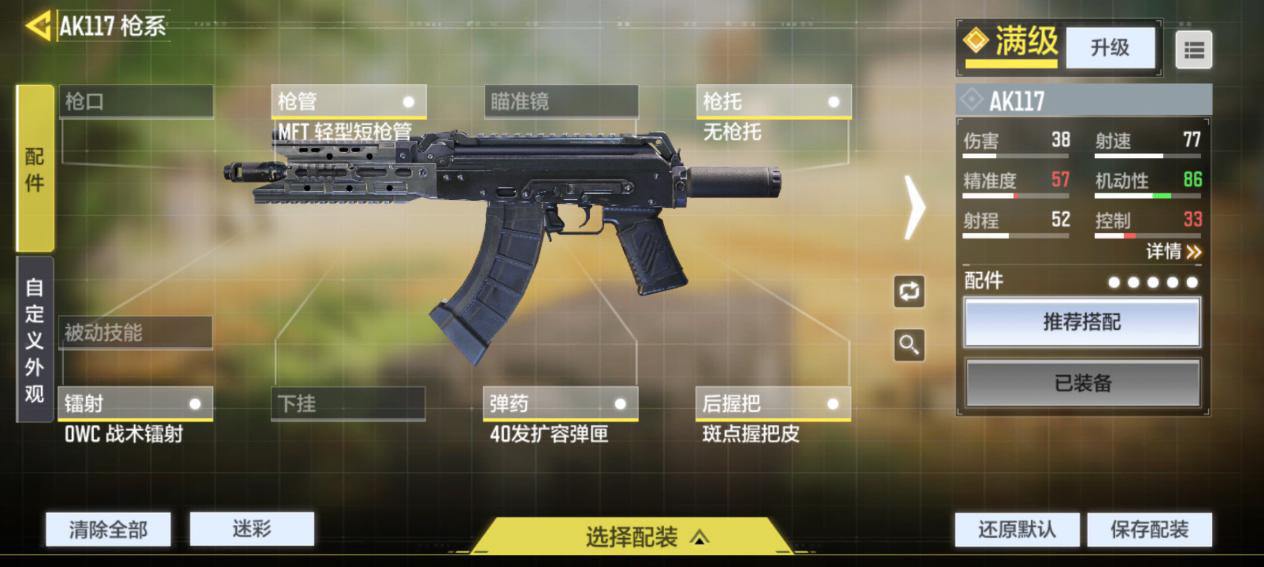
Task: Select the empty 枪口 muzzle slot
Action: [136, 101]
